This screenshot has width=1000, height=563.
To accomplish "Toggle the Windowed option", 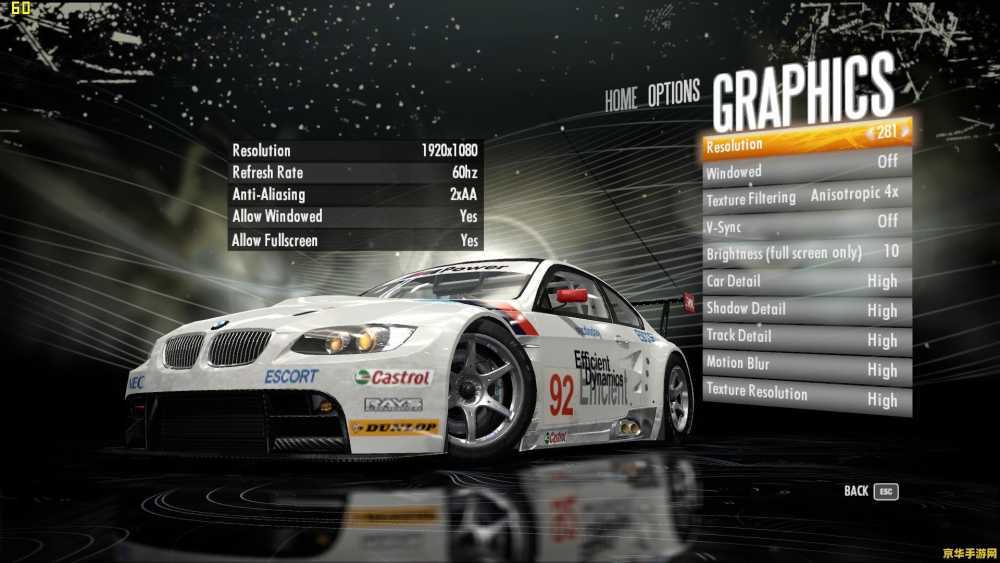I will [x=805, y=167].
